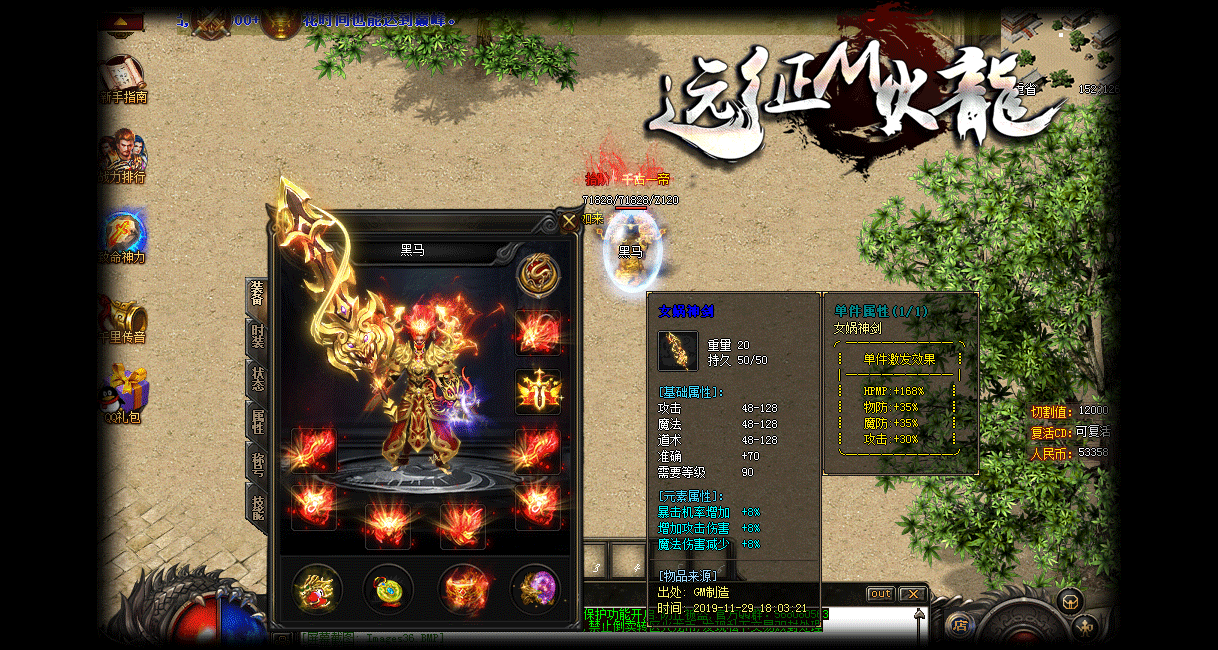Click the 'out' button on chat bar

pos(880,594)
